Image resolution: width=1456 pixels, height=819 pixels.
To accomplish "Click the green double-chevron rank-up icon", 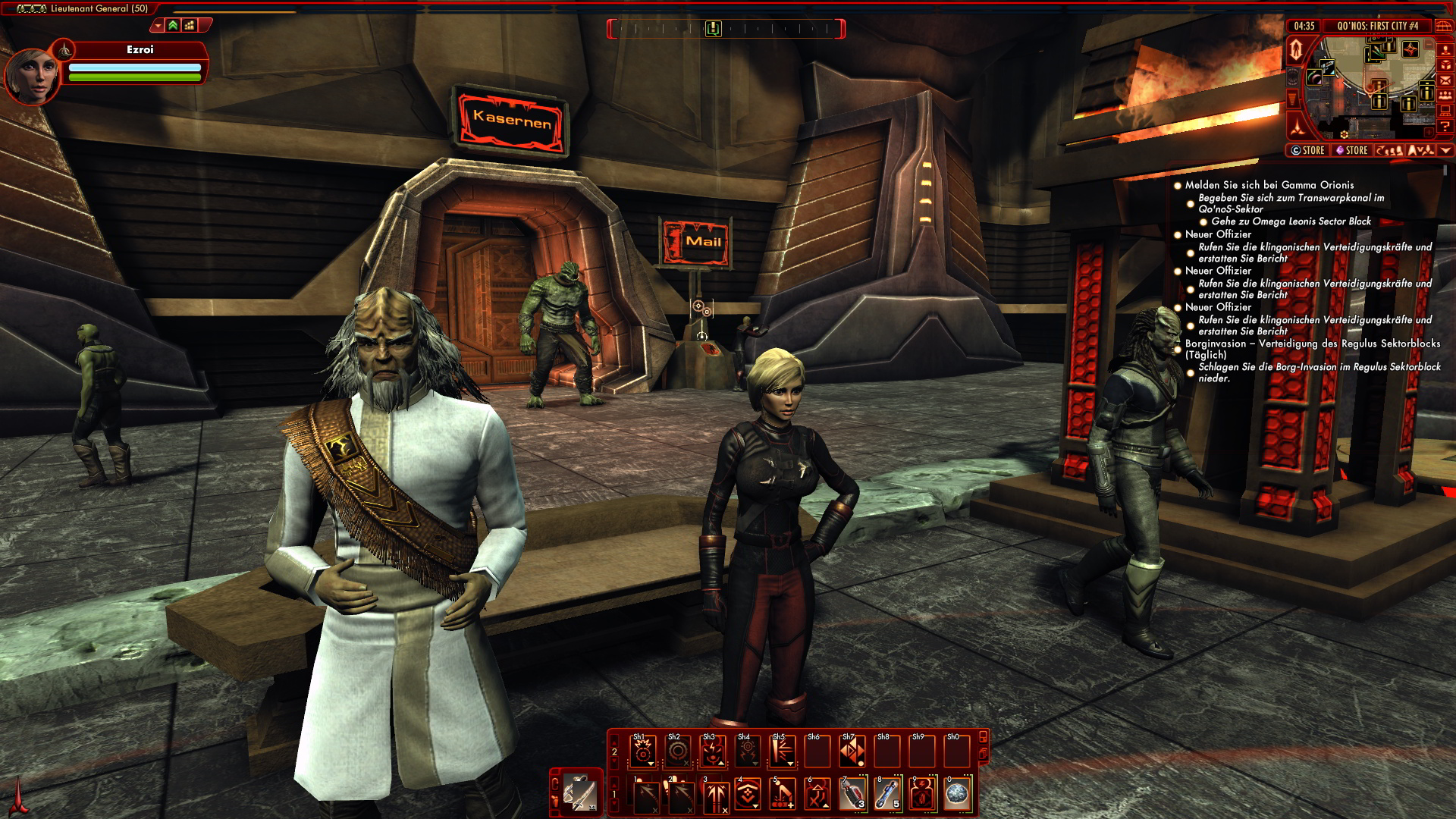I will 173,26.
